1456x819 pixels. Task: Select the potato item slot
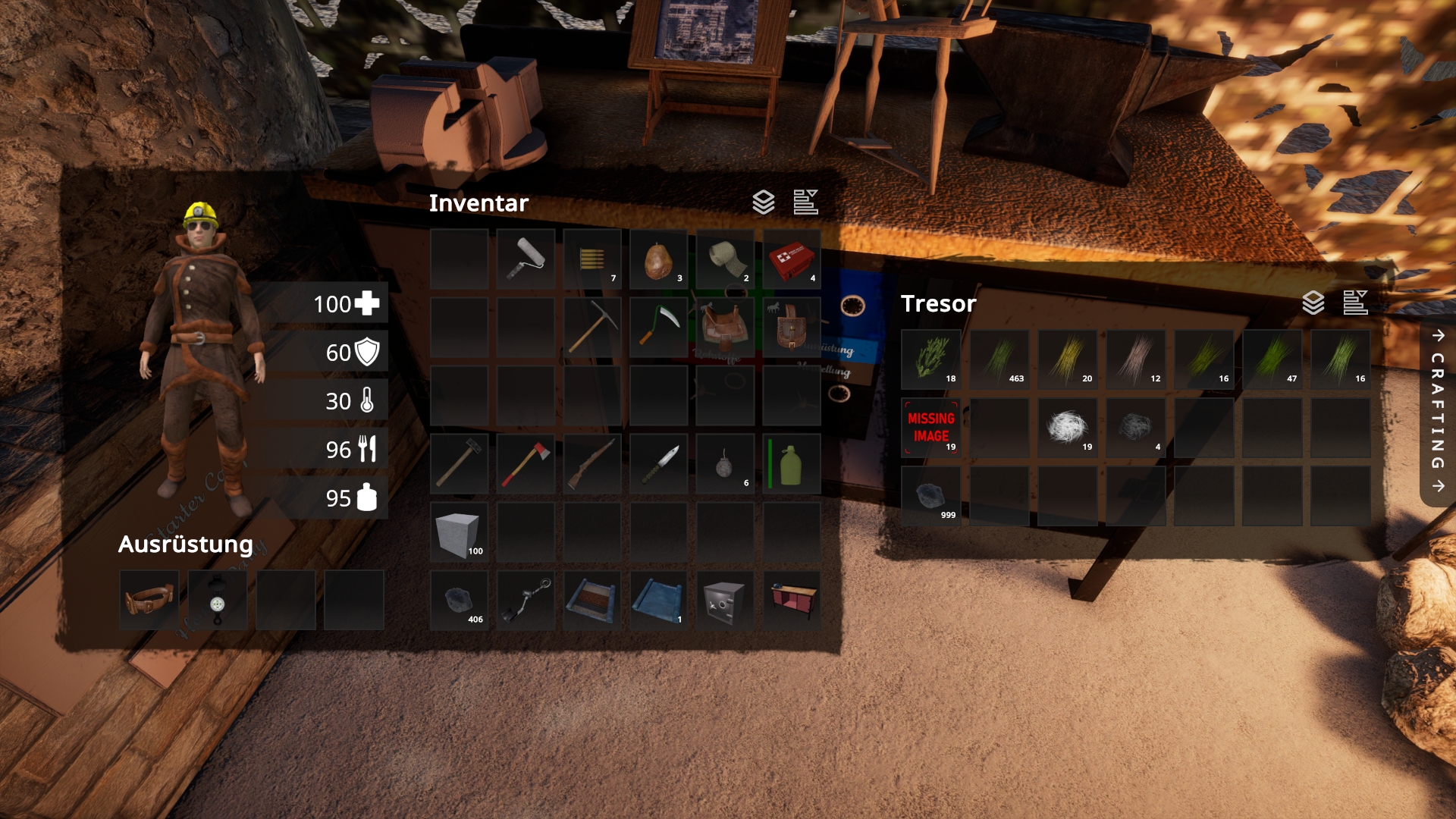click(658, 259)
